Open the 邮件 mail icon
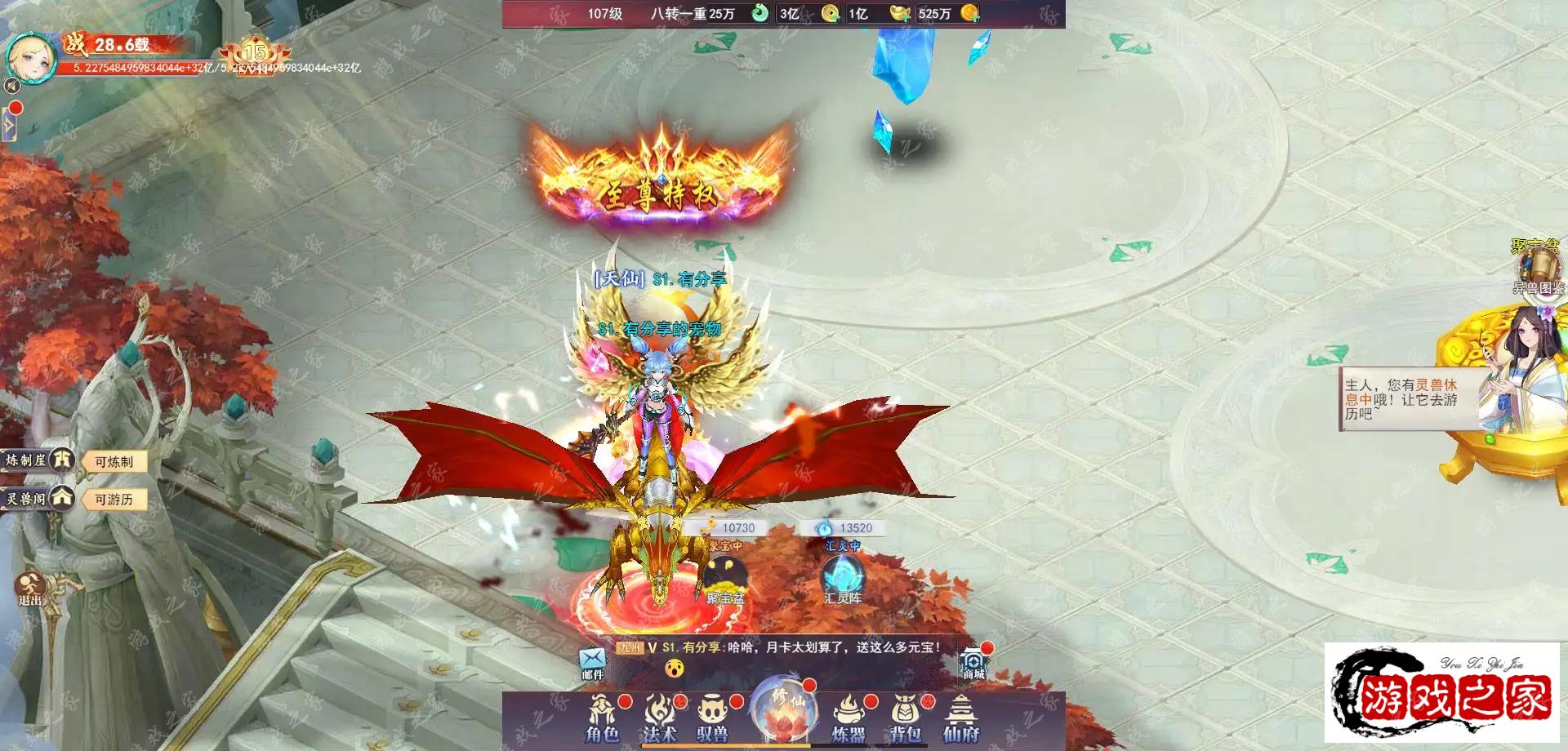 coord(593,663)
